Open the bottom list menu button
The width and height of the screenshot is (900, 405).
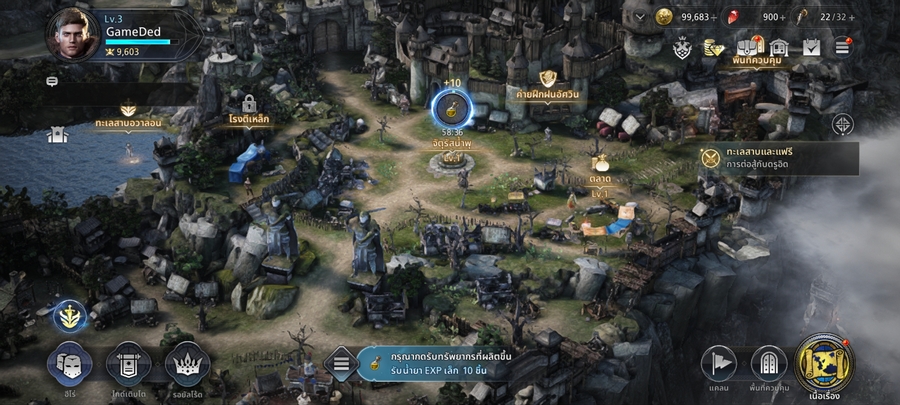coord(341,364)
